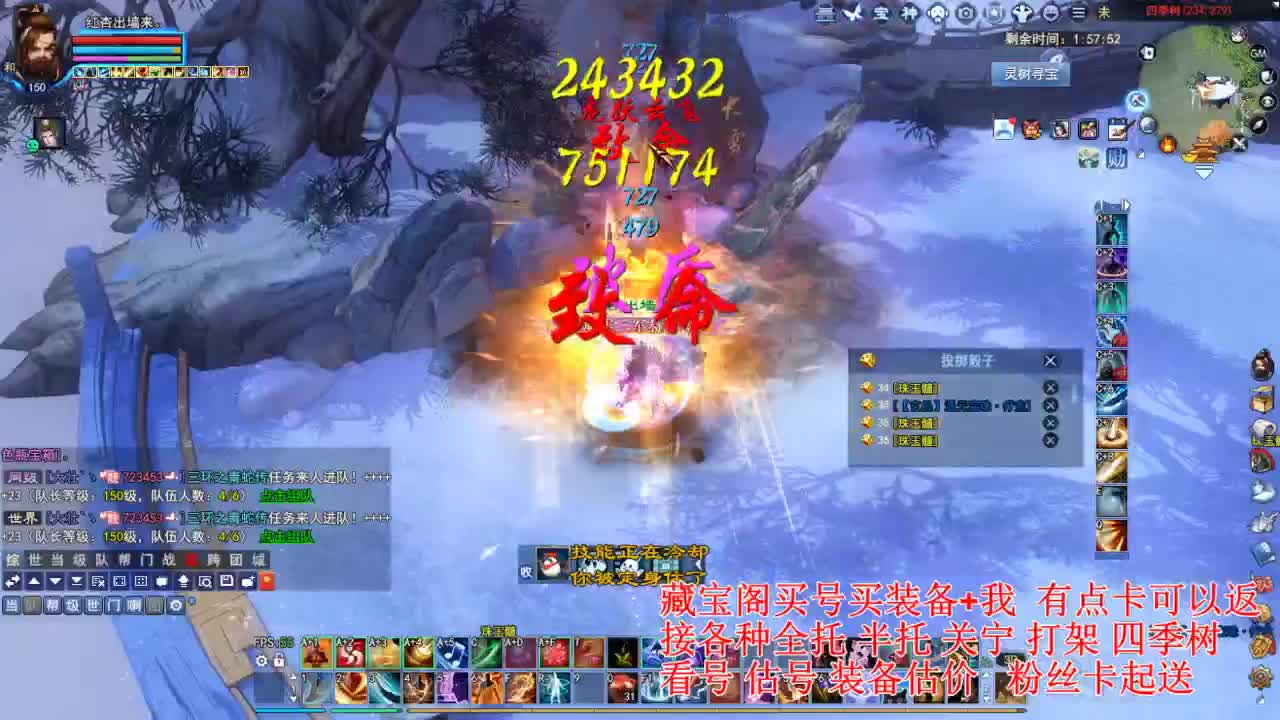1280x720 pixels.
Task: Open the hamburger menu icon on top bar
Action: (1079, 12)
